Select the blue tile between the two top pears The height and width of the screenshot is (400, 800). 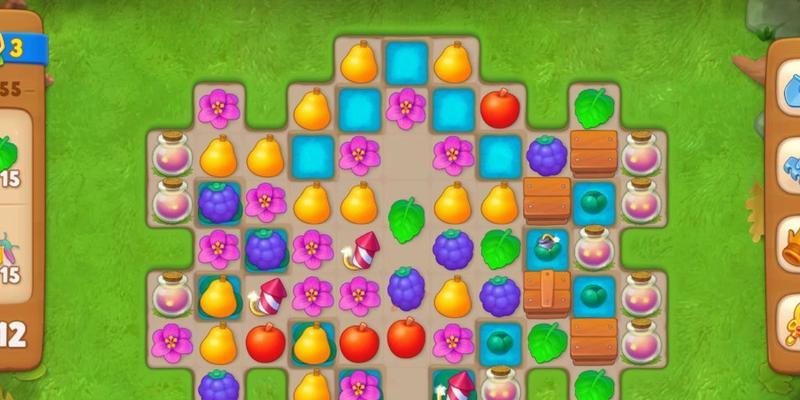point(406,62)
